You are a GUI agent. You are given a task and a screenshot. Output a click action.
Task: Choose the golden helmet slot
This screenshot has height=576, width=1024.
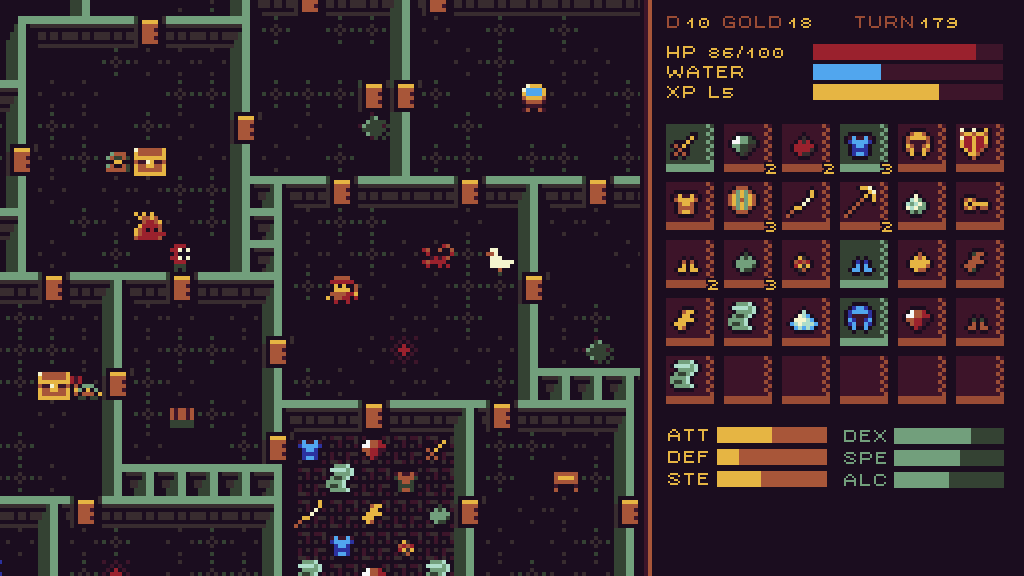tap(920, 148)
